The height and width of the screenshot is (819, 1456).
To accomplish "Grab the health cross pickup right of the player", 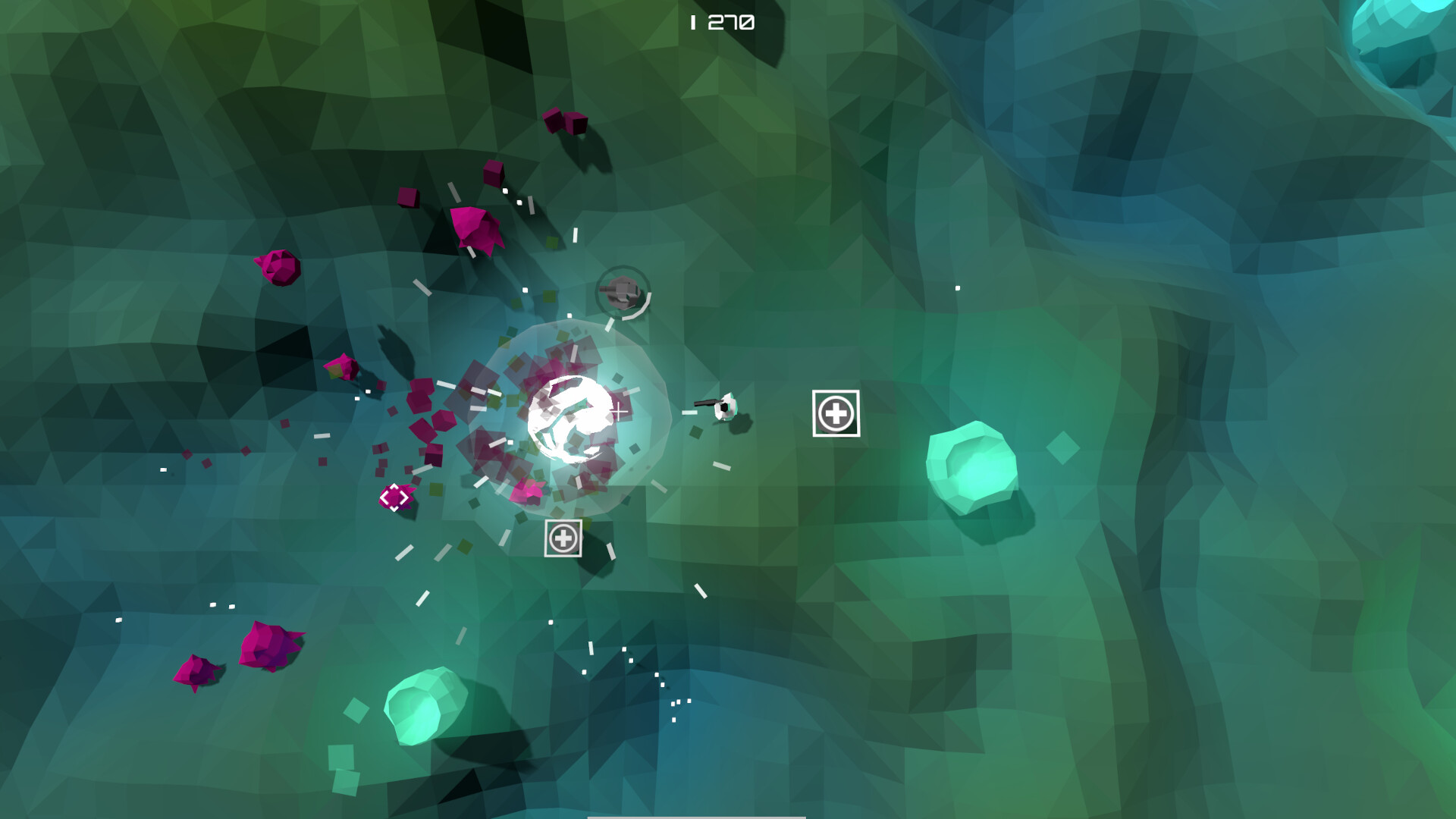I will pos(836,413).
